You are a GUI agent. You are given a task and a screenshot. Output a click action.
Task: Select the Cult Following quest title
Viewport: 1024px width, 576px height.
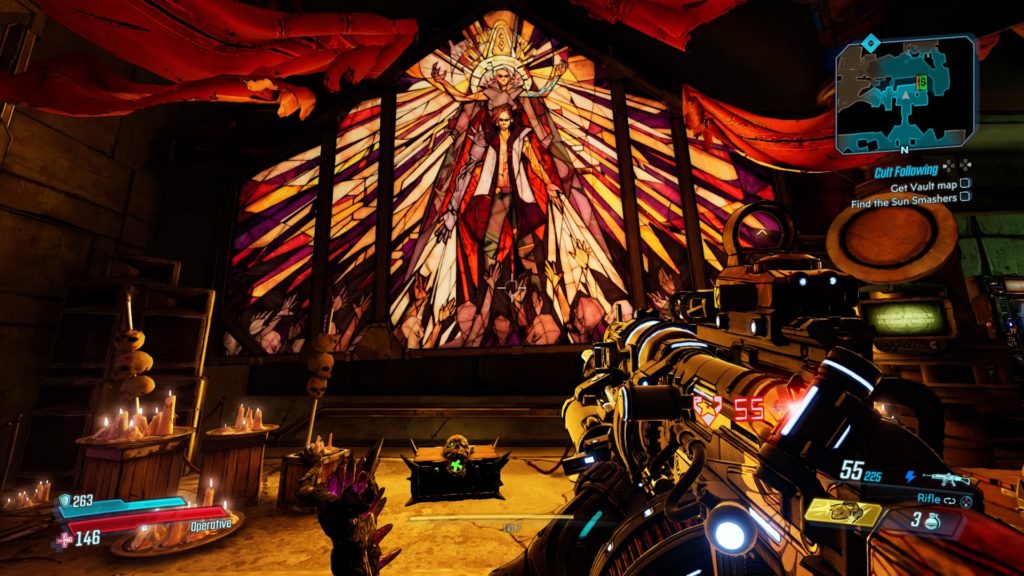(905, 171)
